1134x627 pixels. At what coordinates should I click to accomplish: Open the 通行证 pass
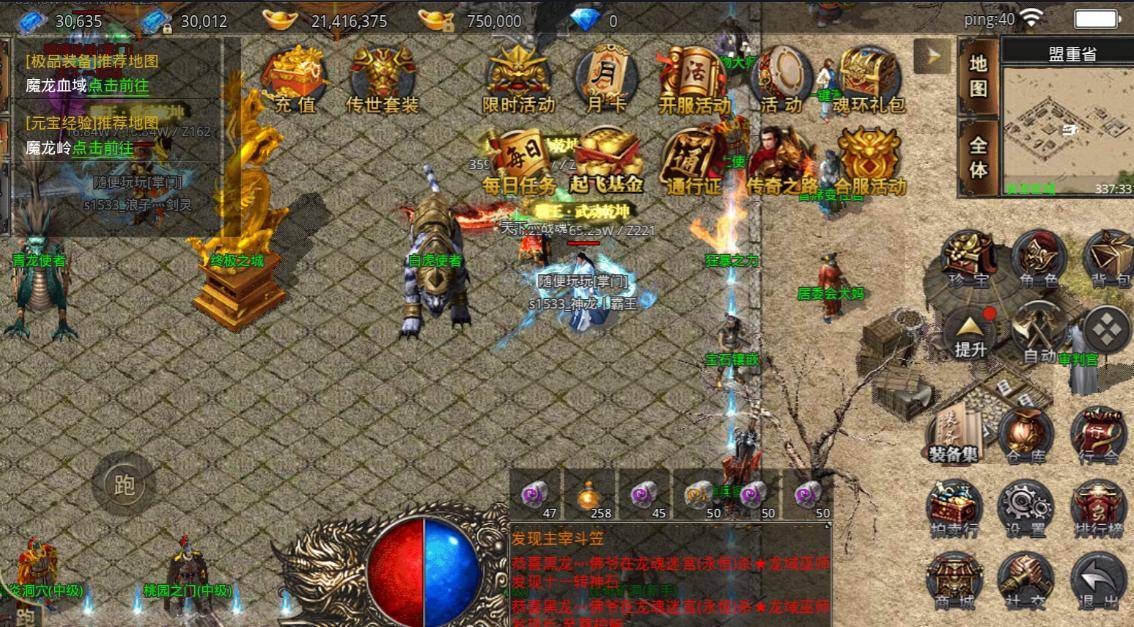pos(692,162)
